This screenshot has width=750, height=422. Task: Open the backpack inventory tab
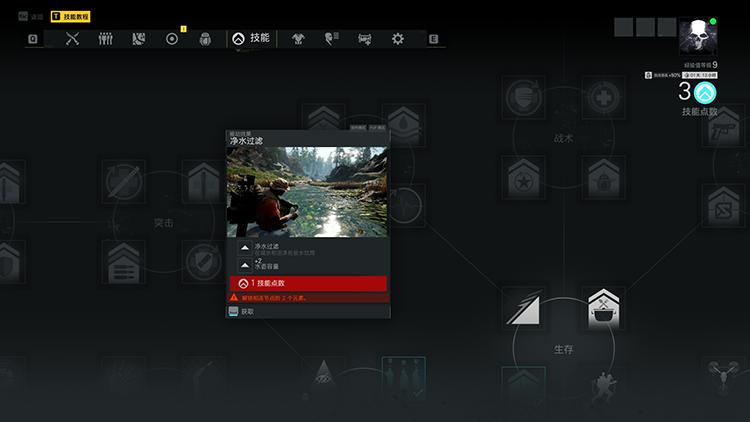pos(205,39)
